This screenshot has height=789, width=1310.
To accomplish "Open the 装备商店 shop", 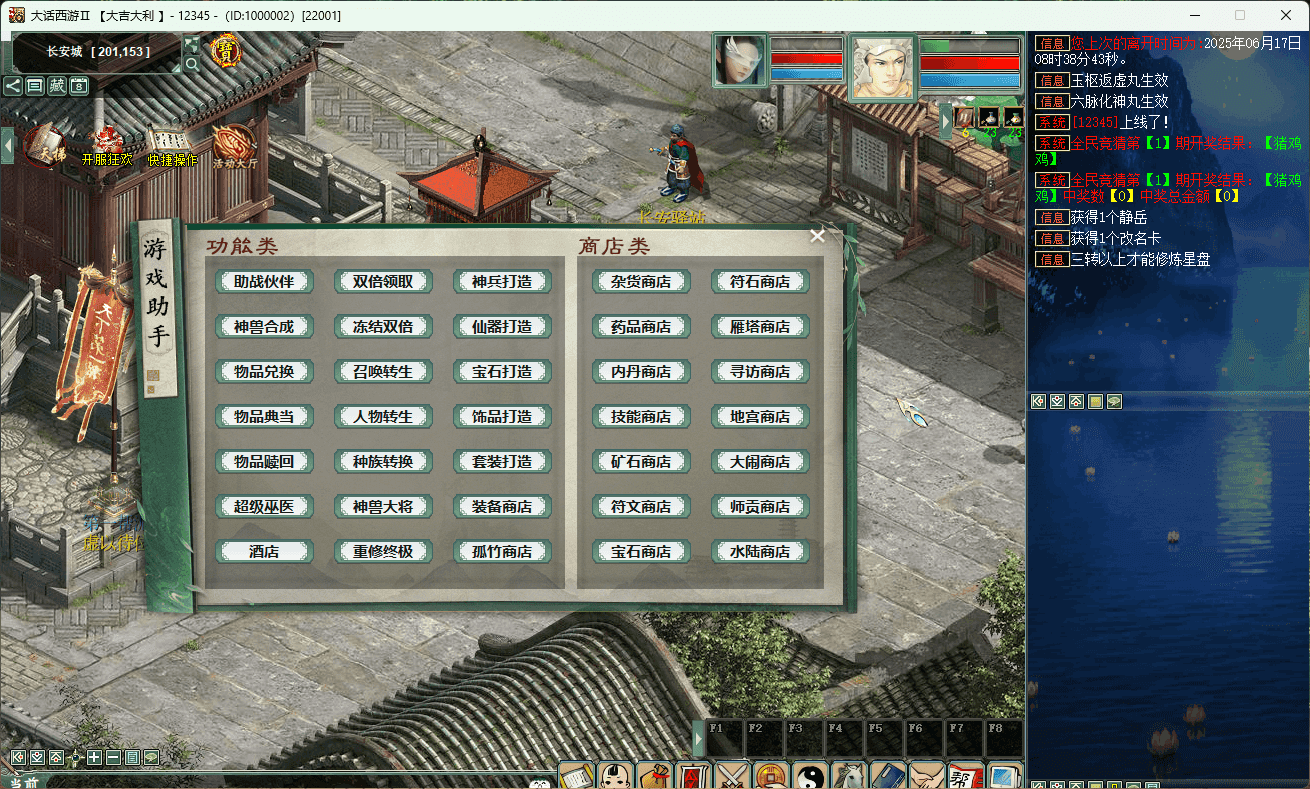I will [x=502, y=507].
